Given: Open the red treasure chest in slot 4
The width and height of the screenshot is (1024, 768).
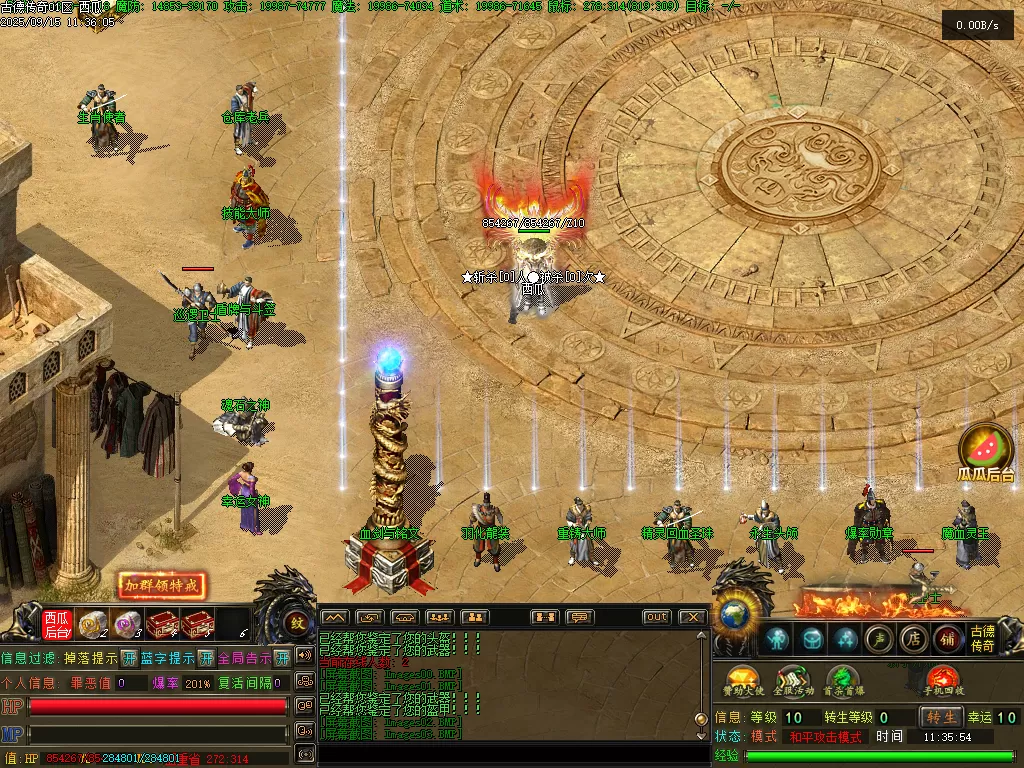Looking at the screenshot, I should point(162,625).
